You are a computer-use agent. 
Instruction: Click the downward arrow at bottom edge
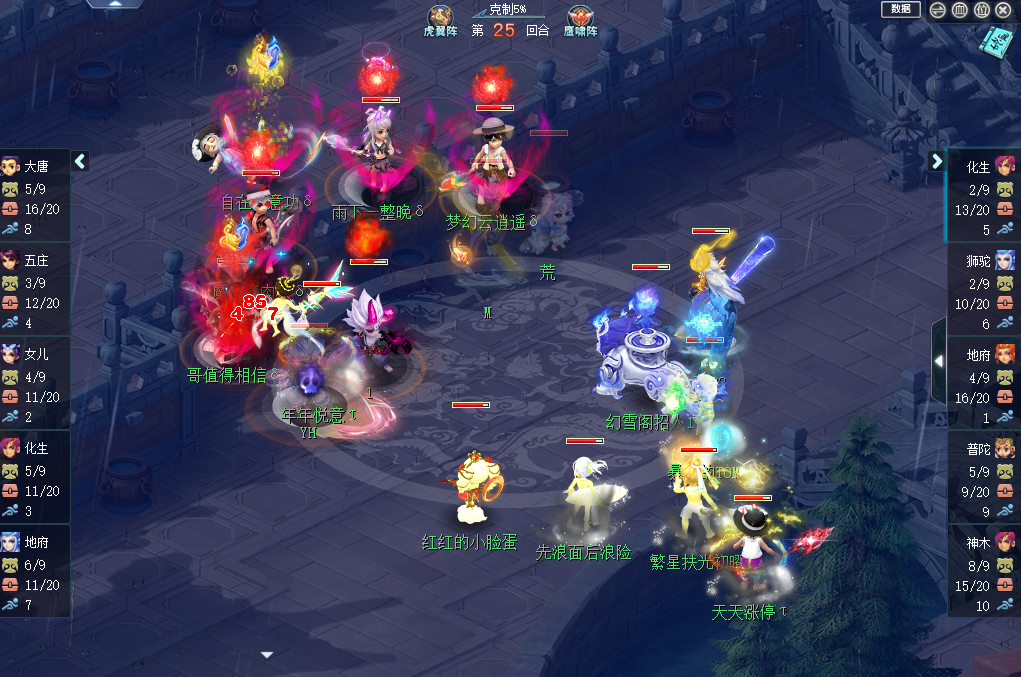click(x=267, y=655)
